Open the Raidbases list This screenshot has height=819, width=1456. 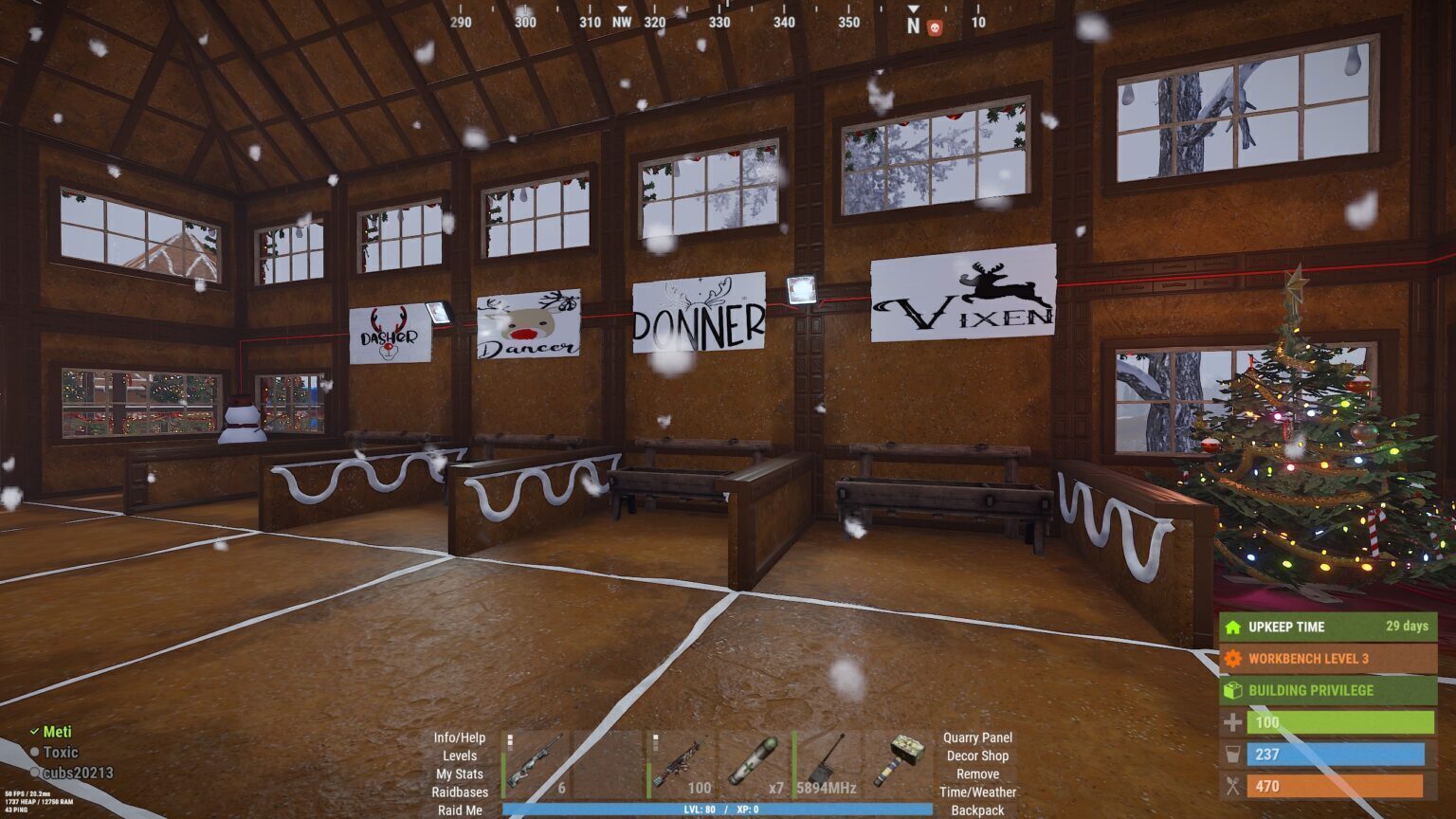(x=462, y=792)
